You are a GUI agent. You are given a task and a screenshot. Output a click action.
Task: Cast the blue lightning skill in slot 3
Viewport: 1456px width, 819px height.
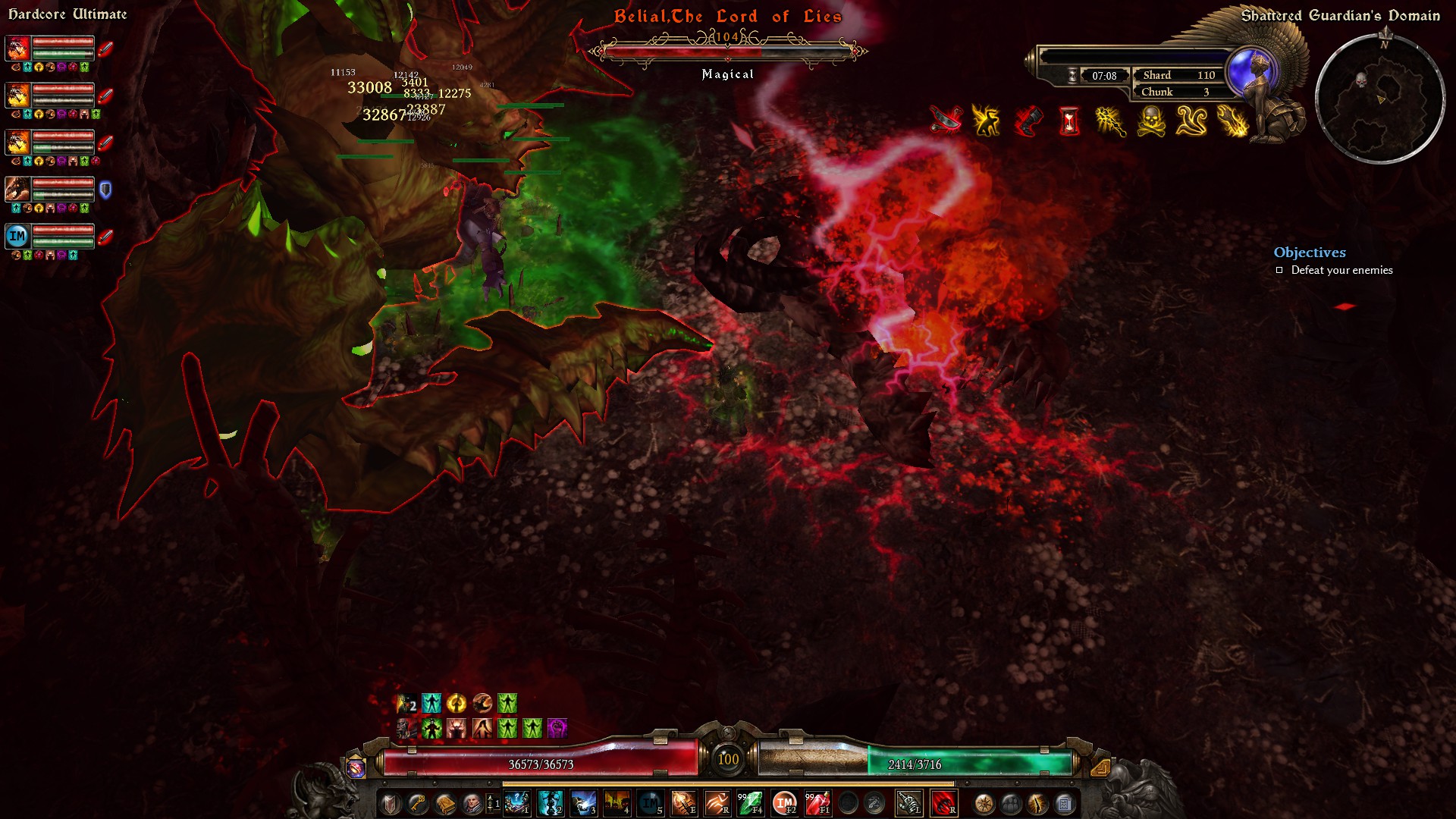pyautogui.click(x=583, y=803)
